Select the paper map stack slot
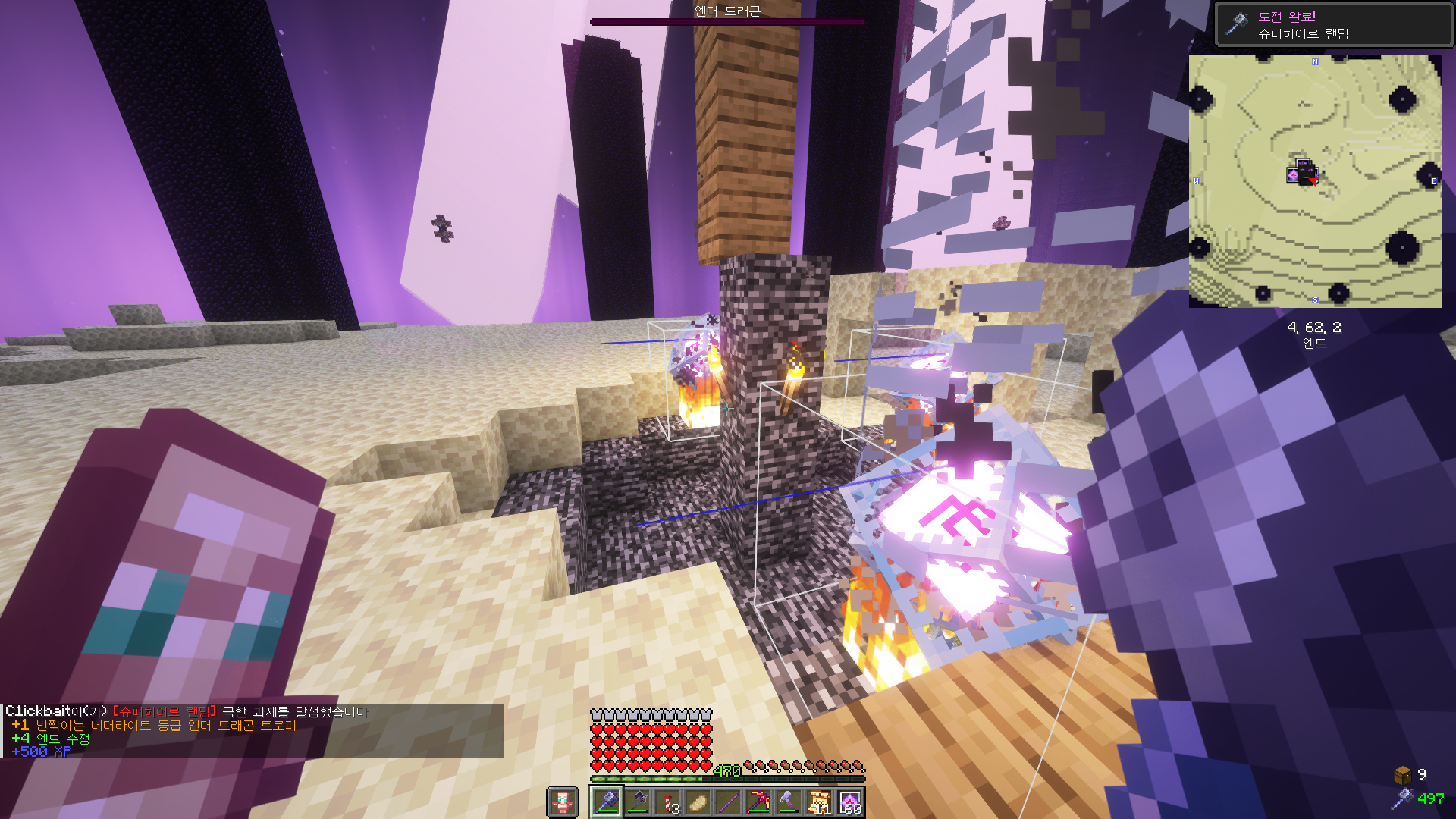This screenshot has height=819, width=1456. [x=819, y=802]
